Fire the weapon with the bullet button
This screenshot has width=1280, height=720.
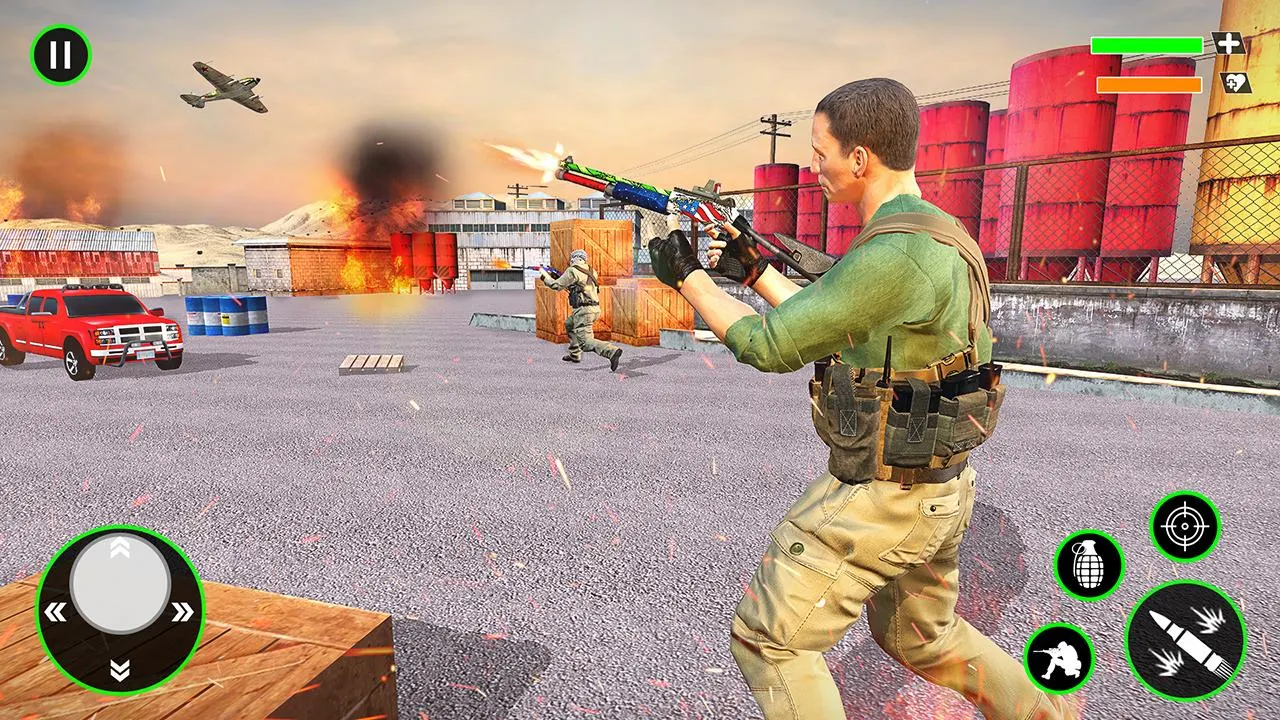pos(1185,639)
